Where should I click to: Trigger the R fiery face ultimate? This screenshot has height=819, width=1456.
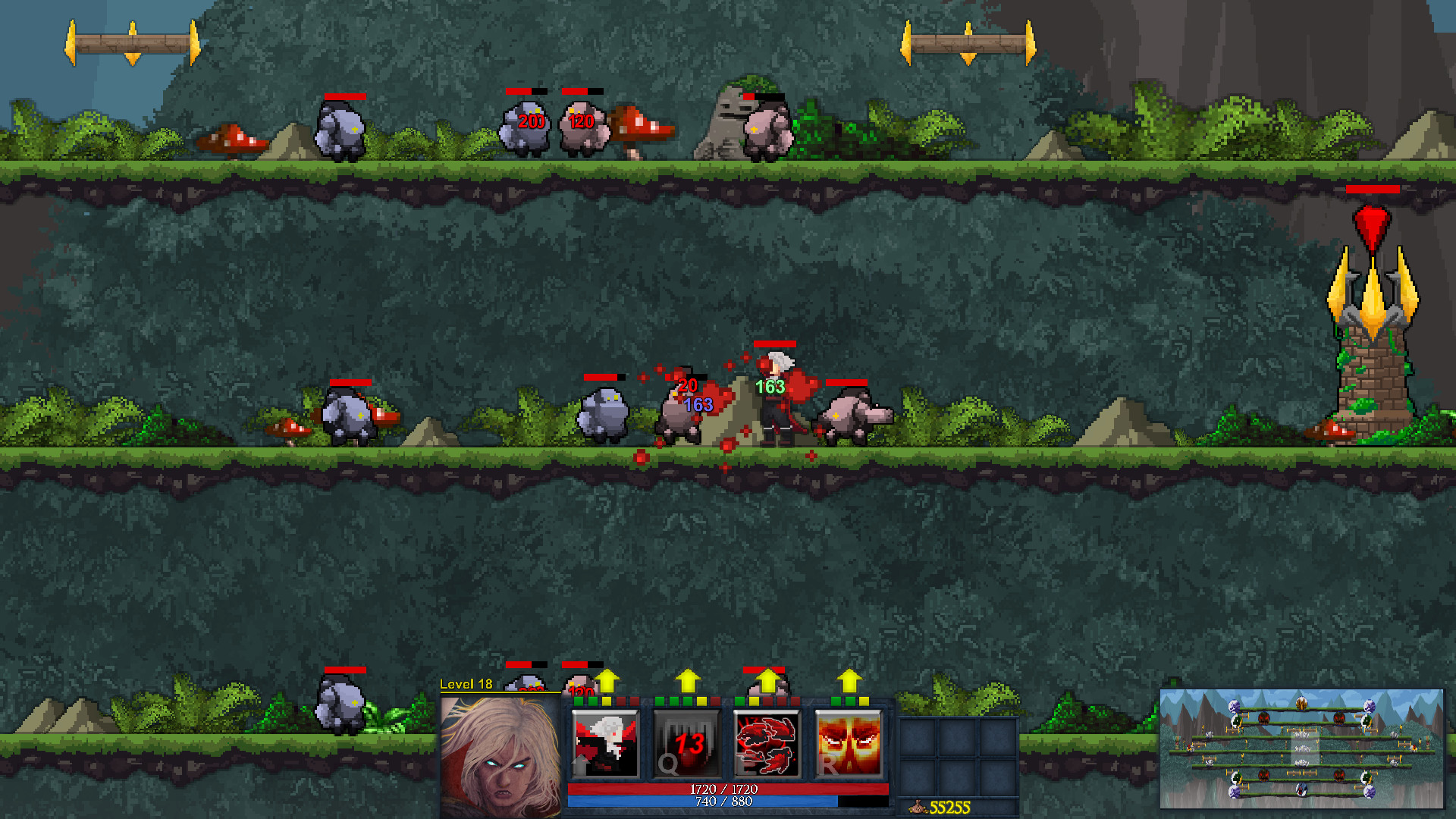coord(849,743)
